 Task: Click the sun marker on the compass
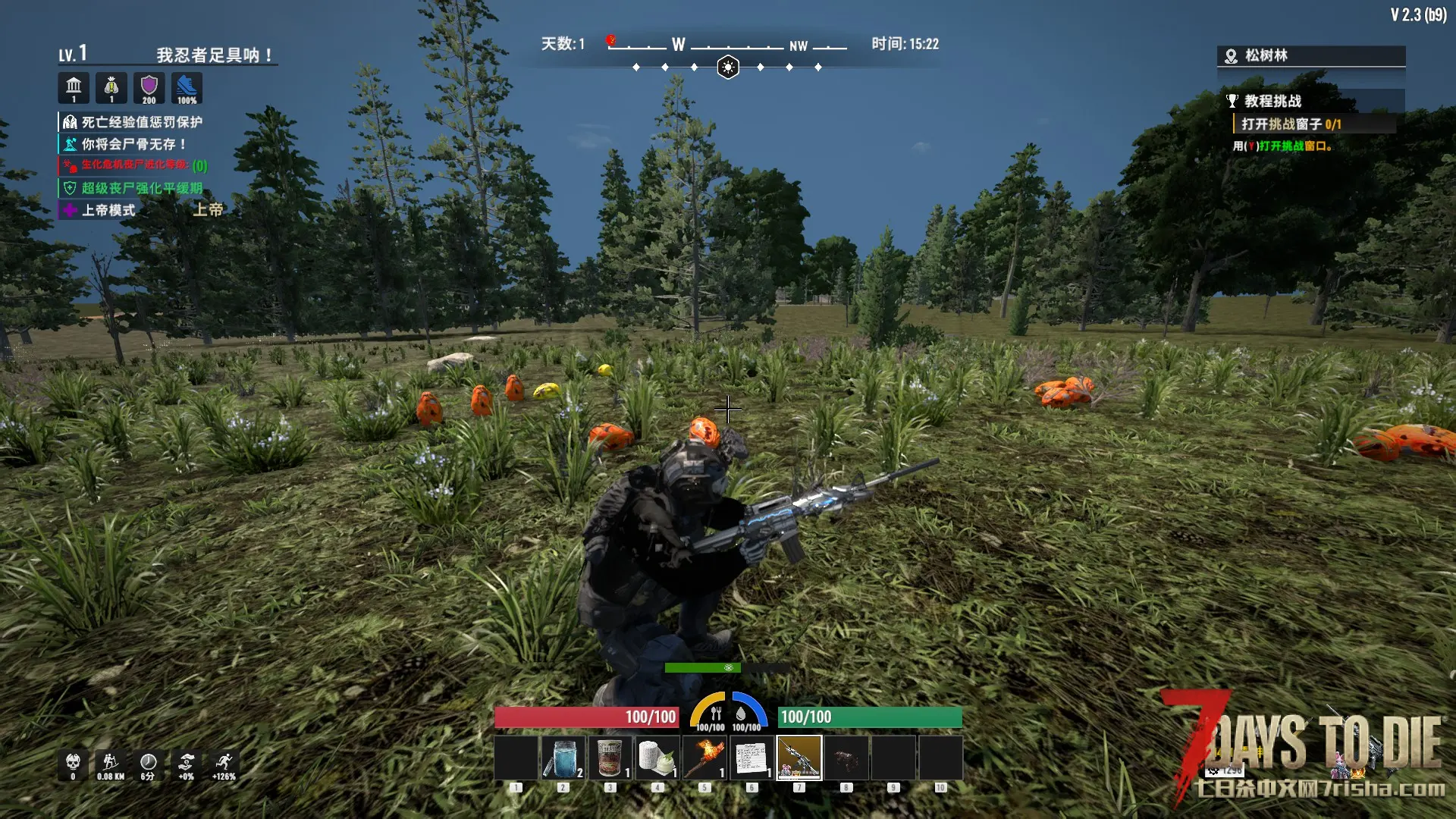[728, 67]
